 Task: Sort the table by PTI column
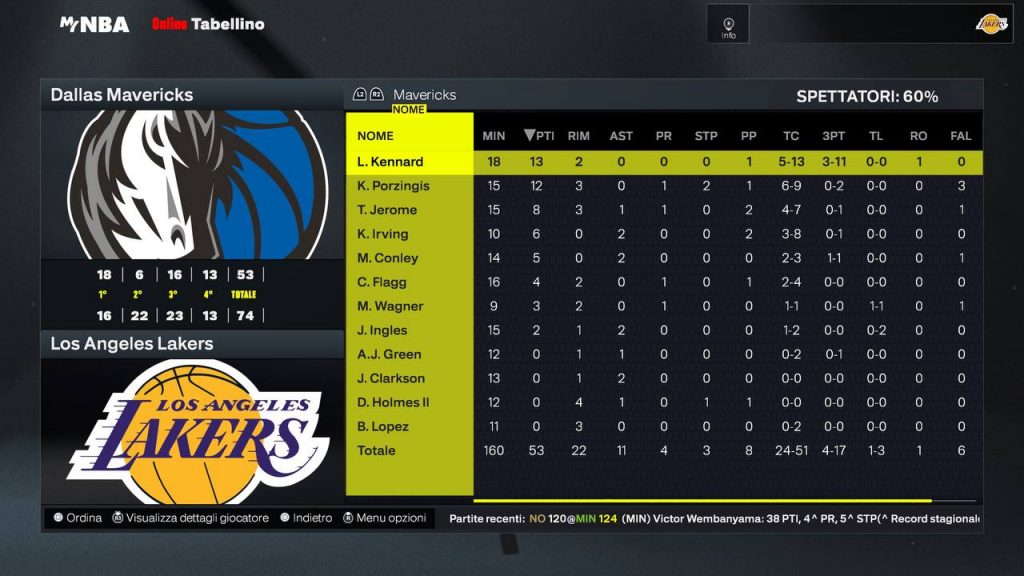pyautogui.click(x=539, y=136)
